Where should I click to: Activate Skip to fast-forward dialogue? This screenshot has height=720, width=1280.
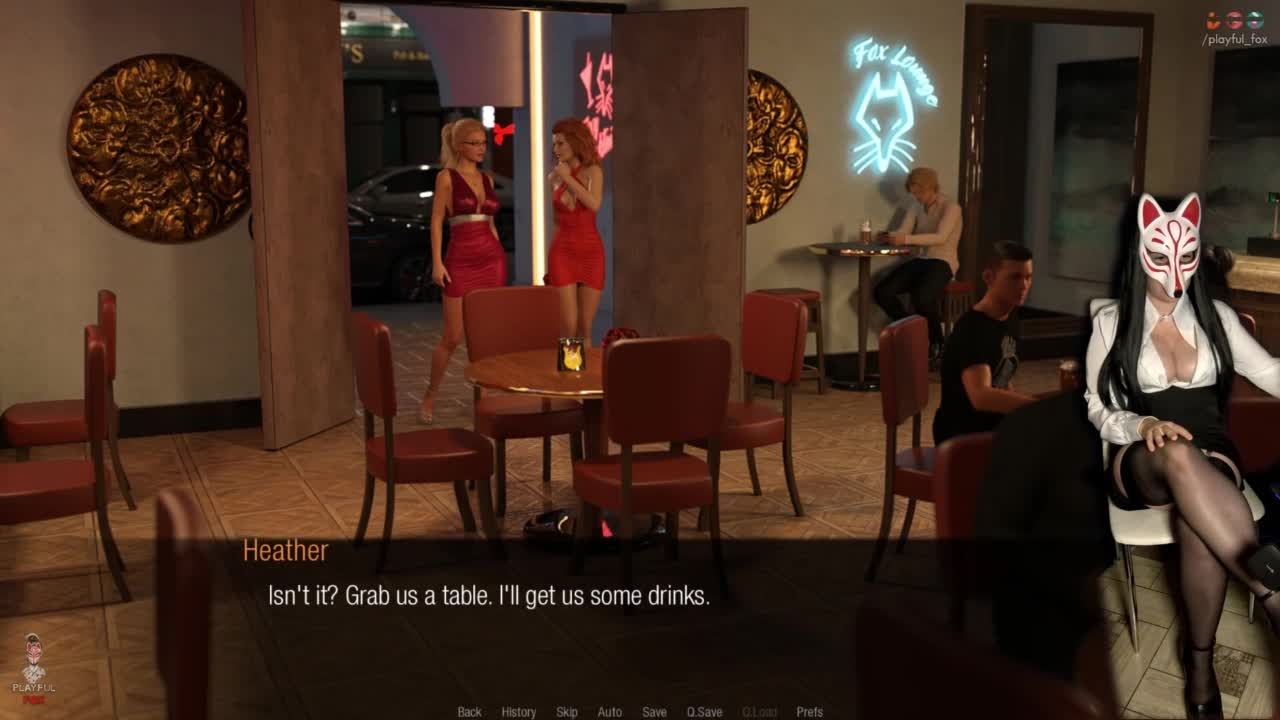[567, 712]
